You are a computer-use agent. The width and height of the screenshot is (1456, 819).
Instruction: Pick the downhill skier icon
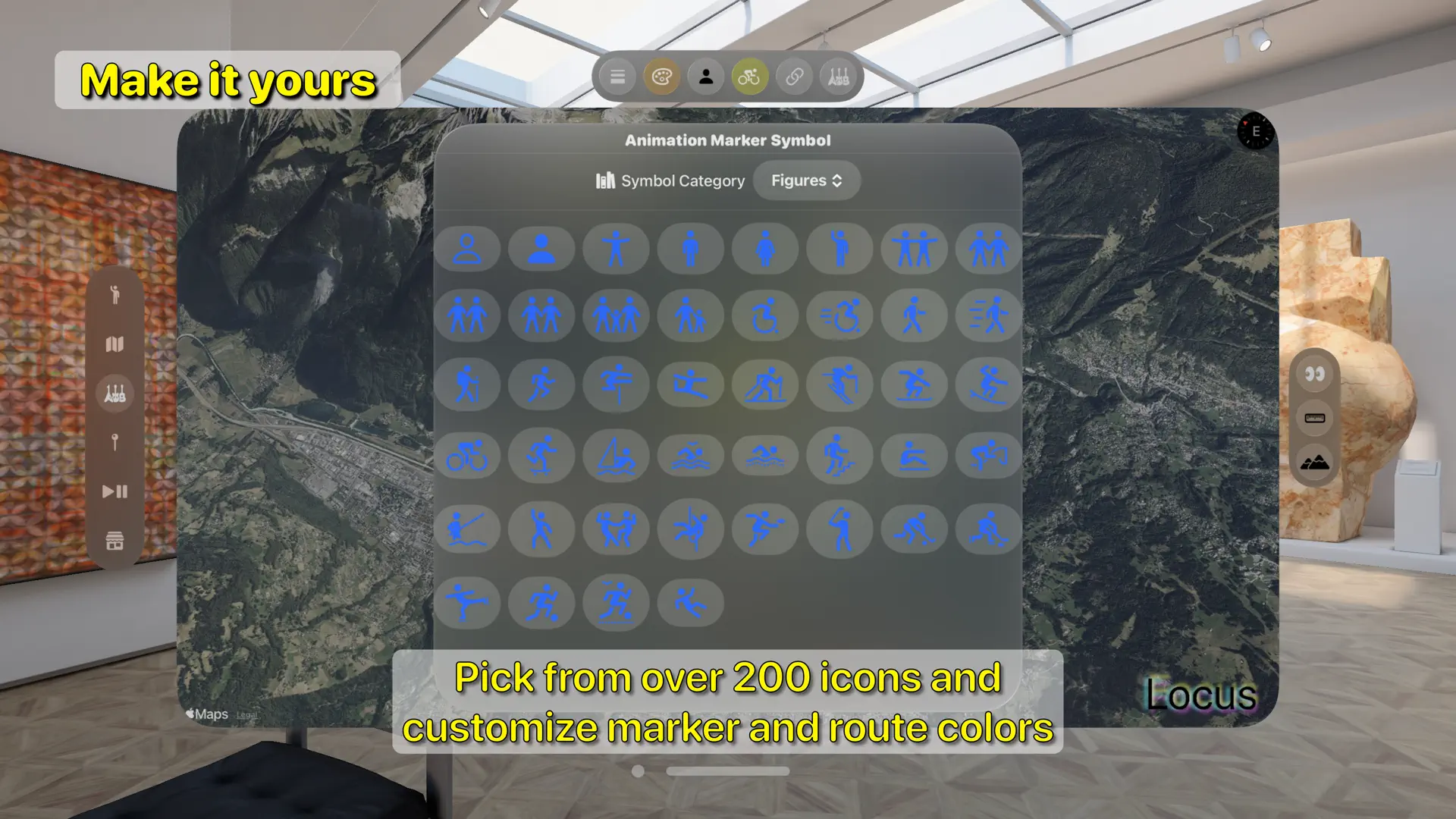(839, 384)
